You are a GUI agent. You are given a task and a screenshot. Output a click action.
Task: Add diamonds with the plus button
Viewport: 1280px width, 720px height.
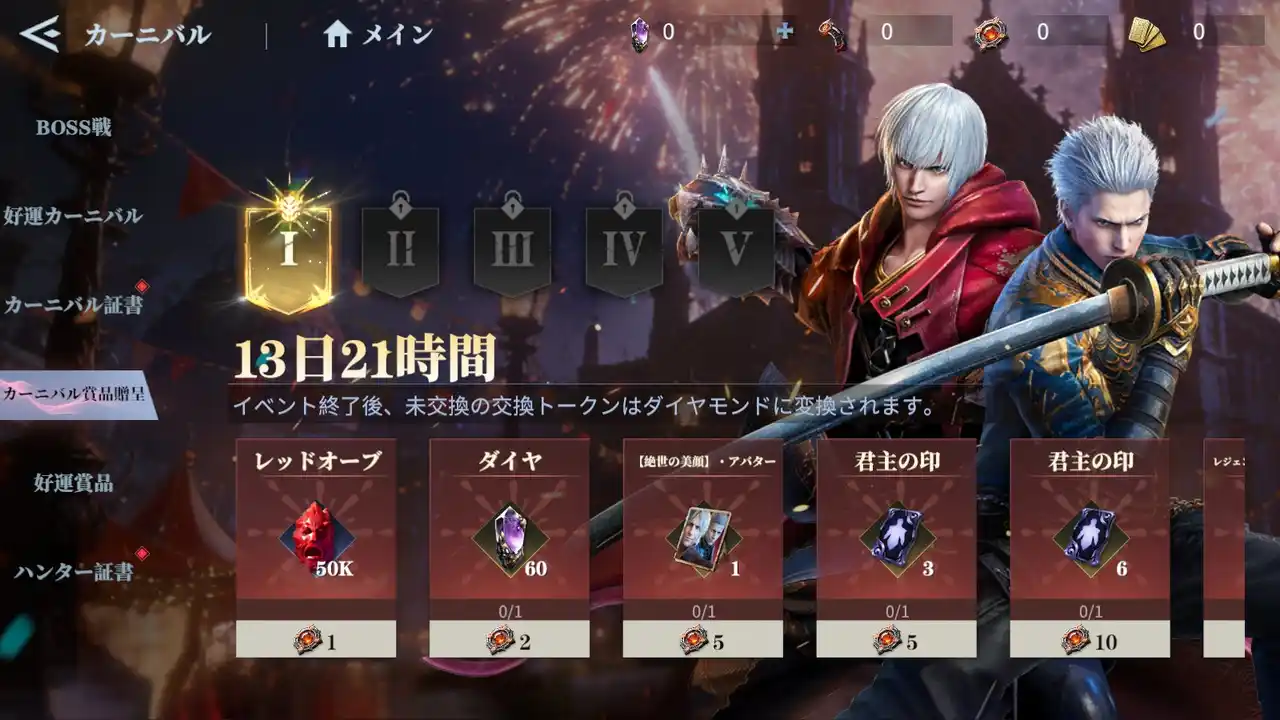[x=785, y=32]
